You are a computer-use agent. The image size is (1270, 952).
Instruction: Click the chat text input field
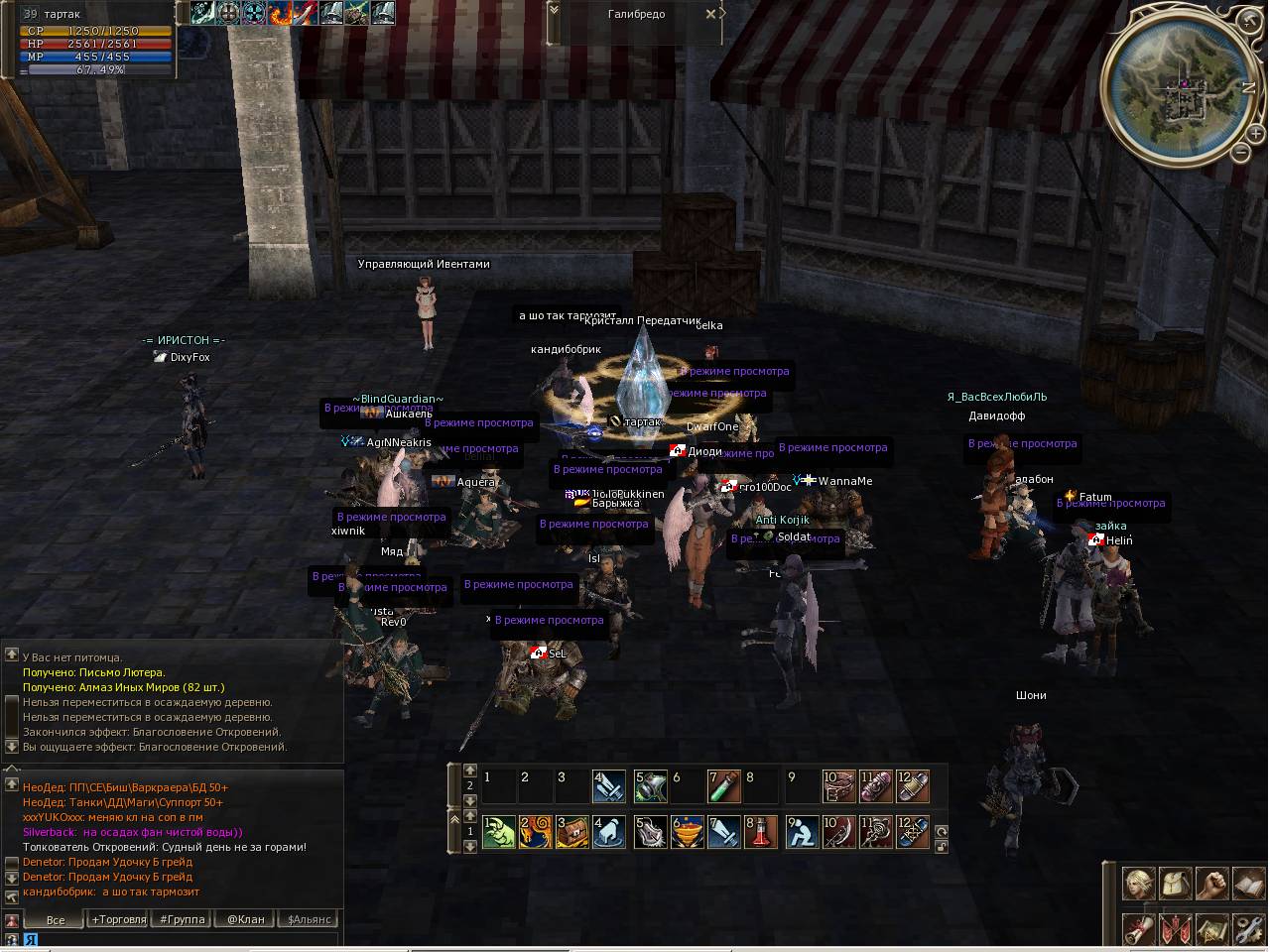(x=179, y=939)
